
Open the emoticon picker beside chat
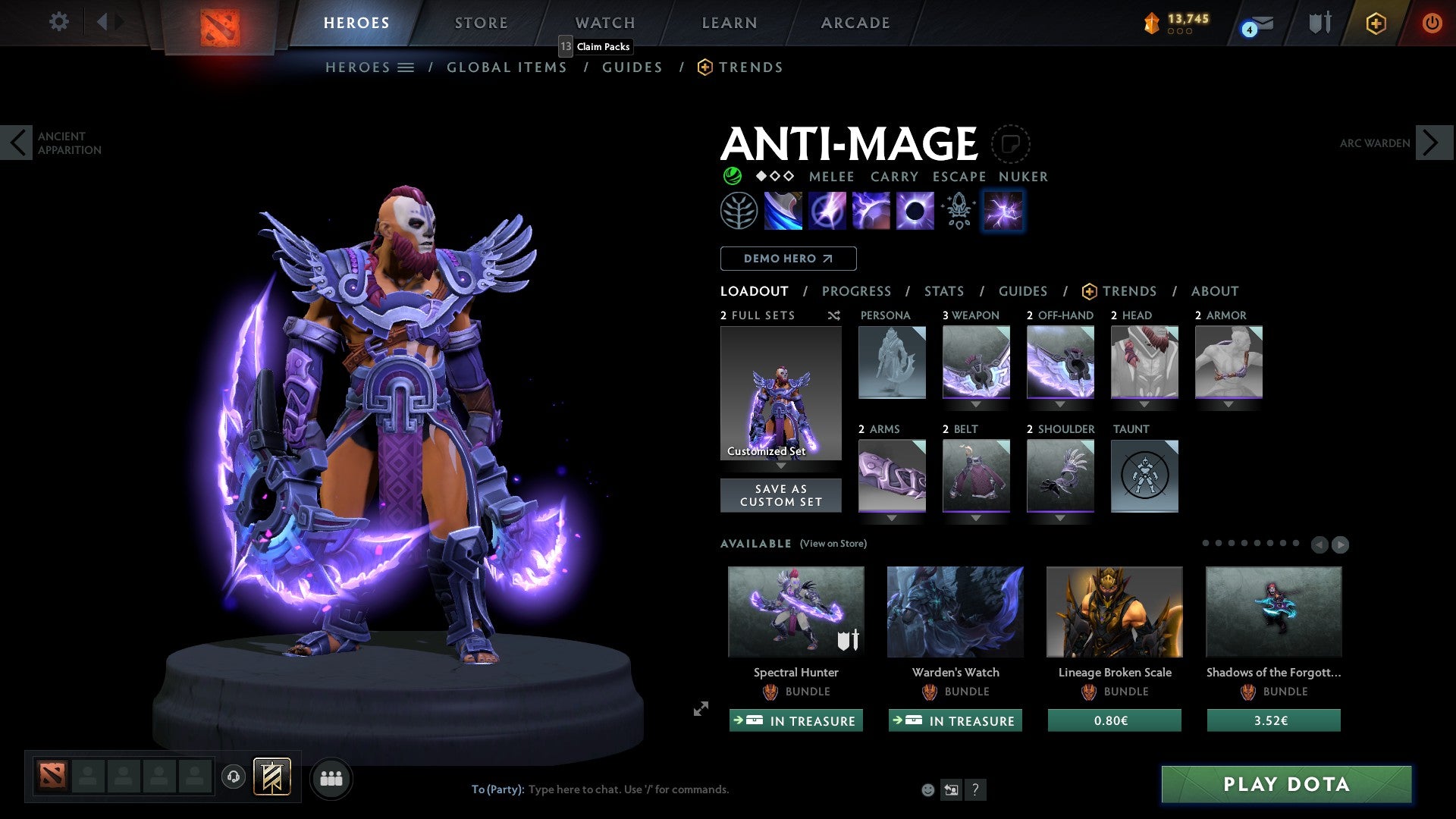click(x=927, y=789)
